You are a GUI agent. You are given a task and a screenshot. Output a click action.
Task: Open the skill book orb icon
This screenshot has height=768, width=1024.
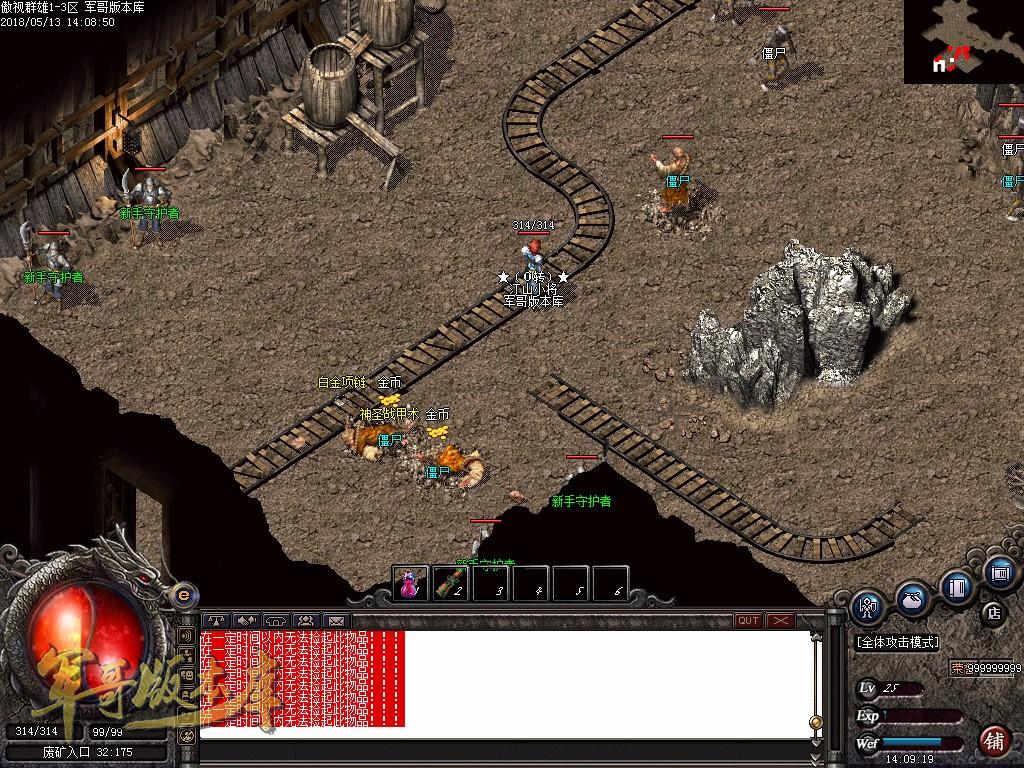957,588
